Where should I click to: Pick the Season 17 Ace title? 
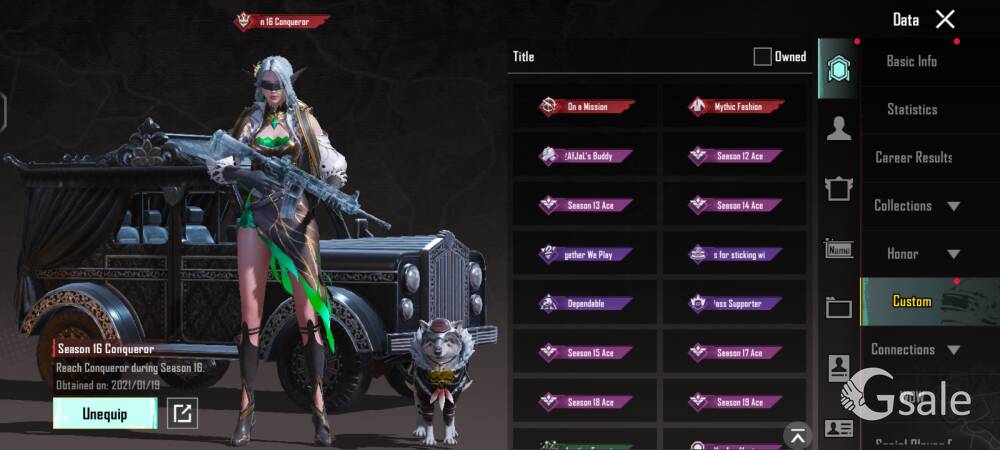735,352
